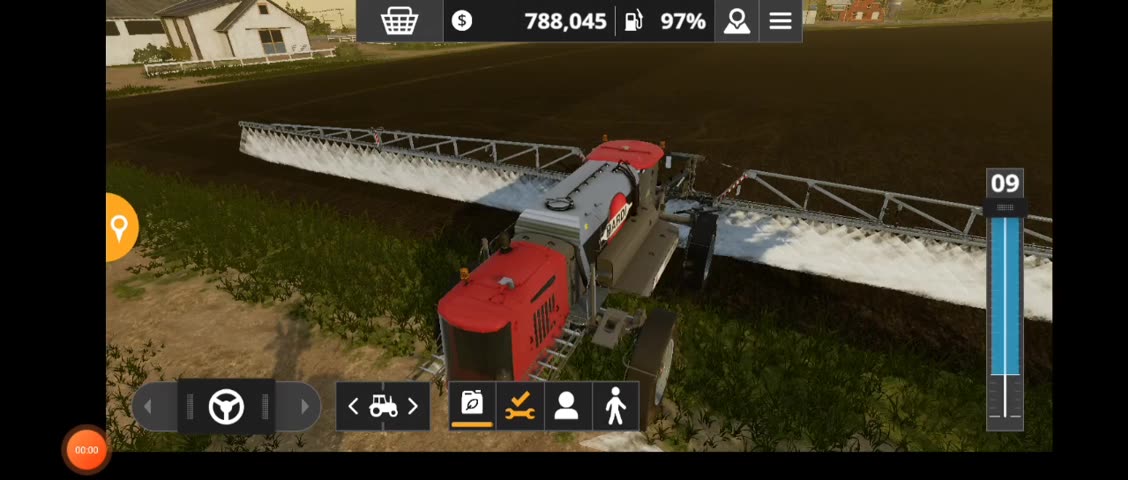The width and height of the screenshot is (1128, 480).
Task: Exit vehicle with walking person icon
Action: (x=615, y=405)
